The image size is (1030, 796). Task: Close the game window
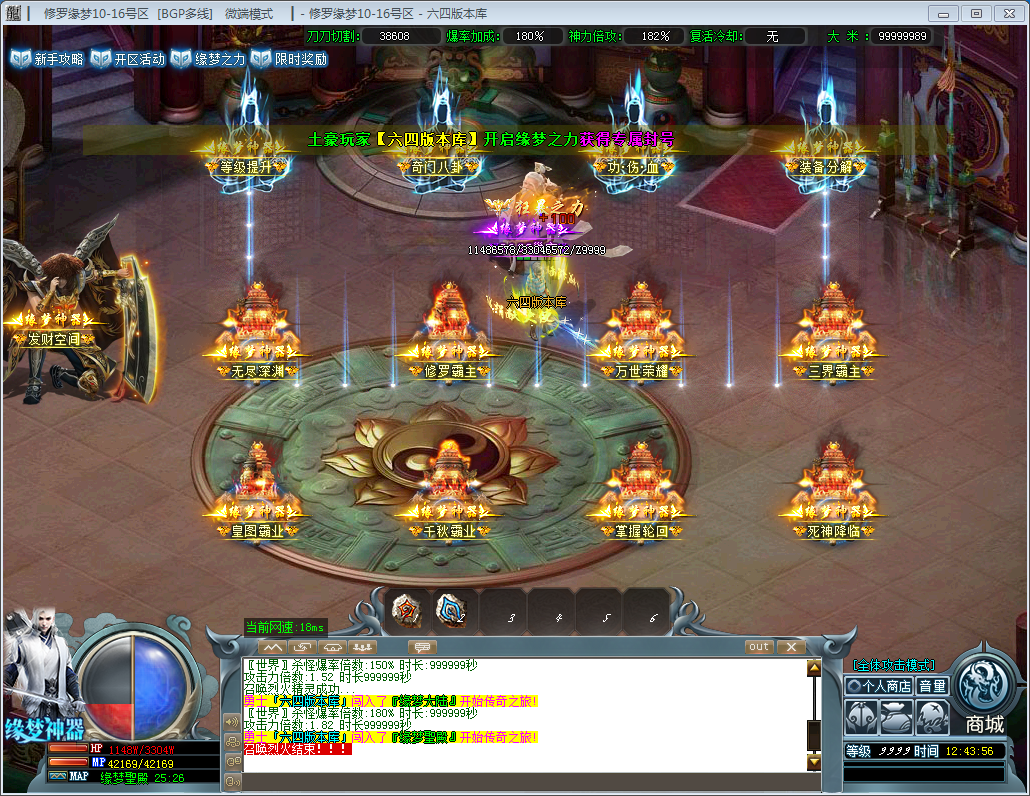coord(1007,13)
